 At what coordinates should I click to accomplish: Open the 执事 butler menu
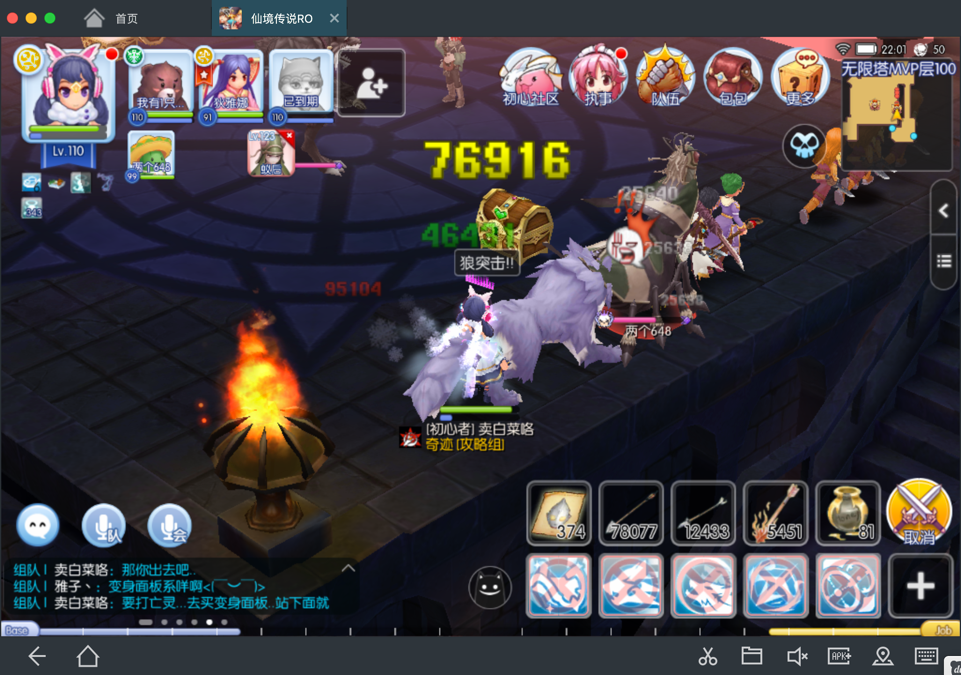(597, 76)
